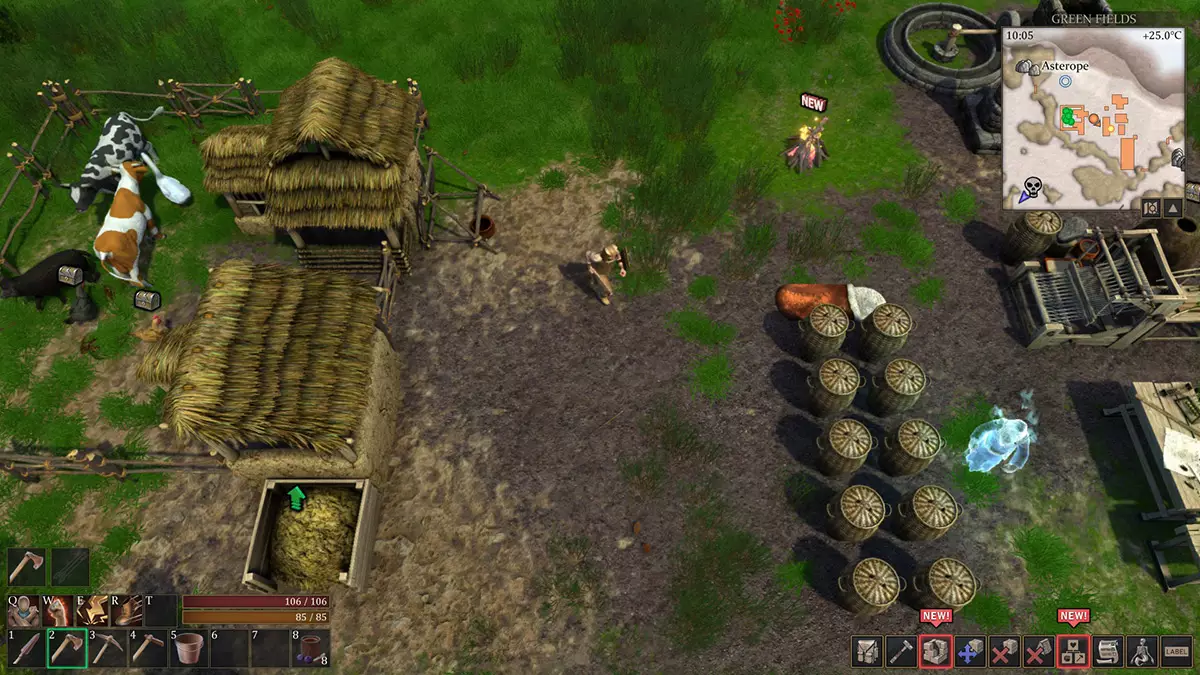Click the arrows ammo slot

(70, 567)
